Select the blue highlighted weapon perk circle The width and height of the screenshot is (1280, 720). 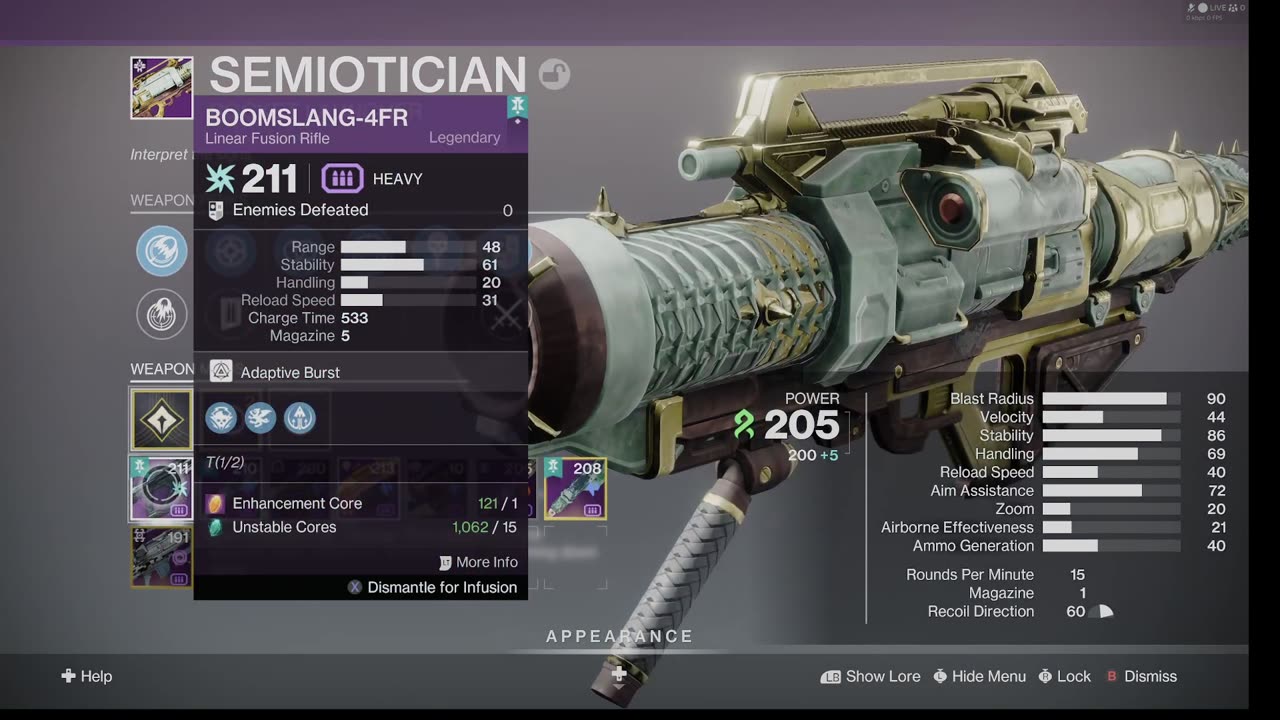(x=162, y=251)
